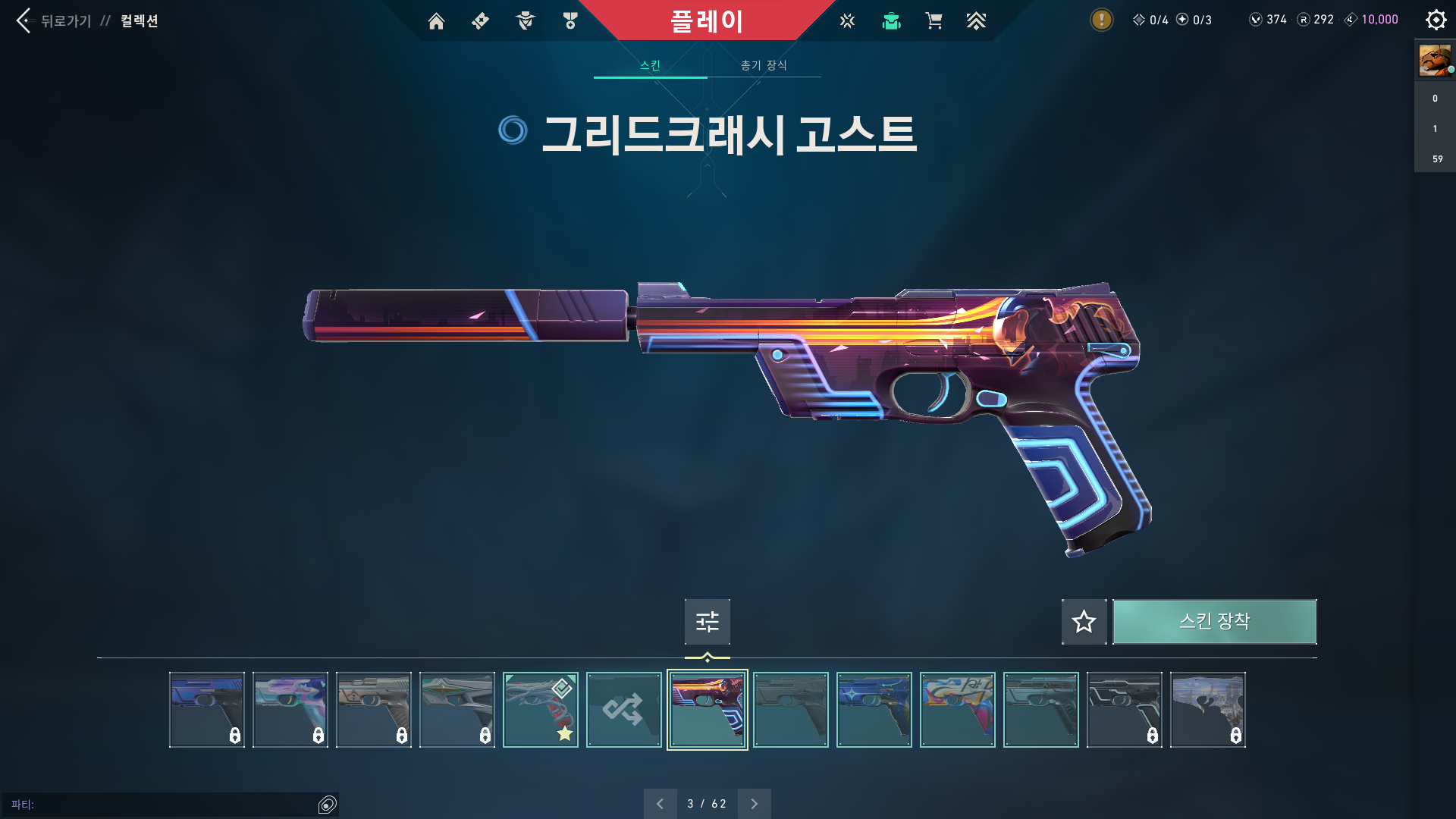Select the graffiti-style Ghost skin thumbnail
This screenshot has width=1456, height=819.
(957, 710)
